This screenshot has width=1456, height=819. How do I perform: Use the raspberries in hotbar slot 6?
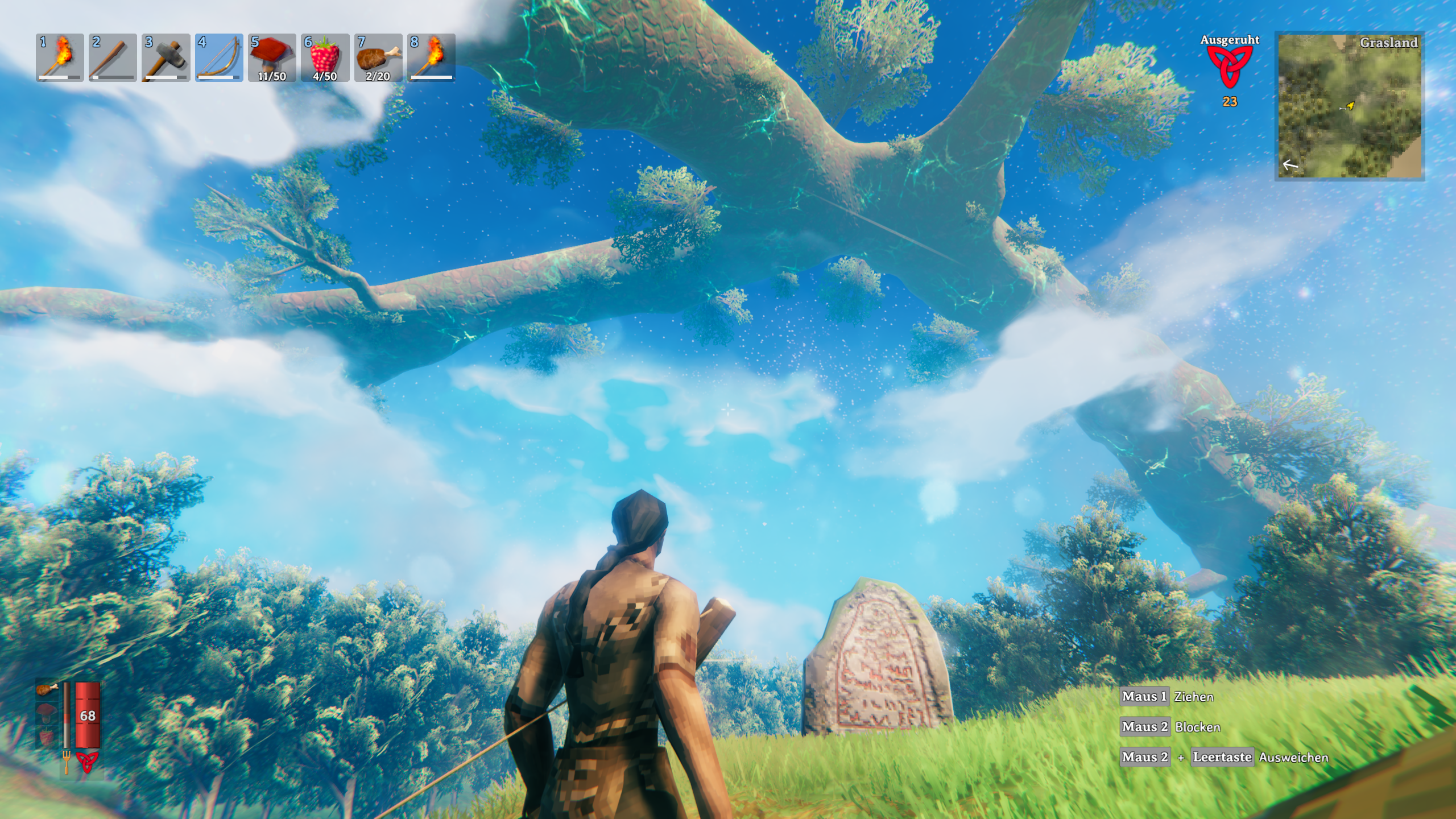[325, 57]
